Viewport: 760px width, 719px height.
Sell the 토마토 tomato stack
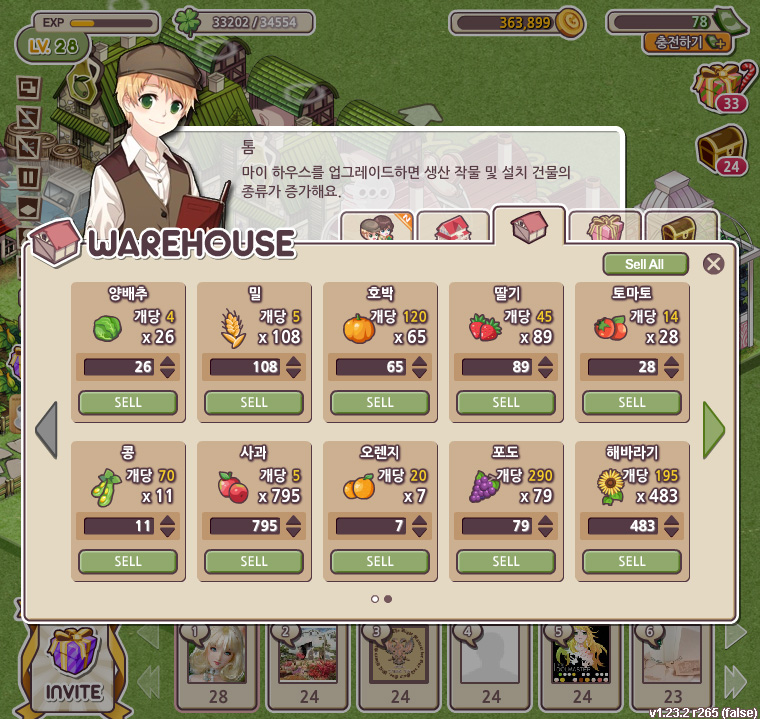632,402
